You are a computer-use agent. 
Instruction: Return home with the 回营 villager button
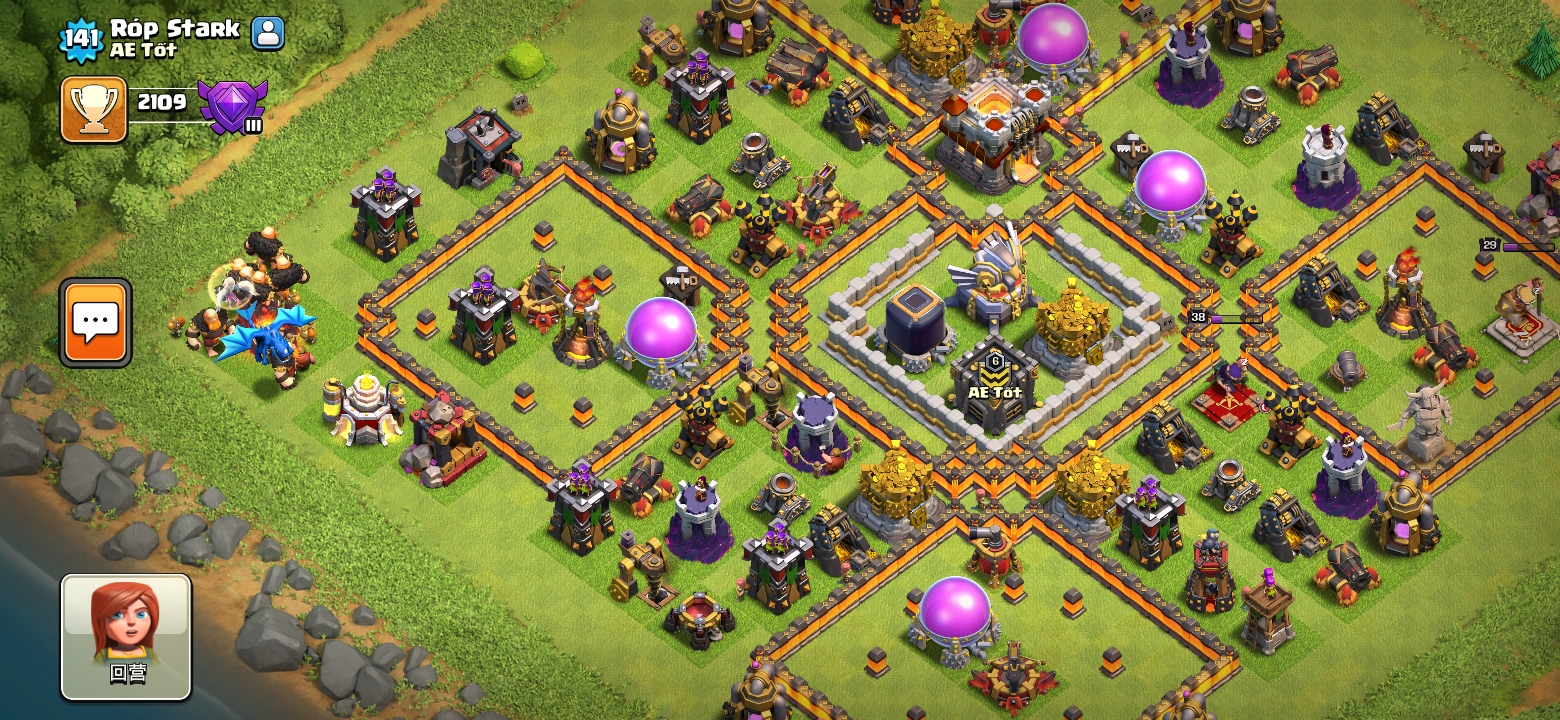(x=126, y=636)
